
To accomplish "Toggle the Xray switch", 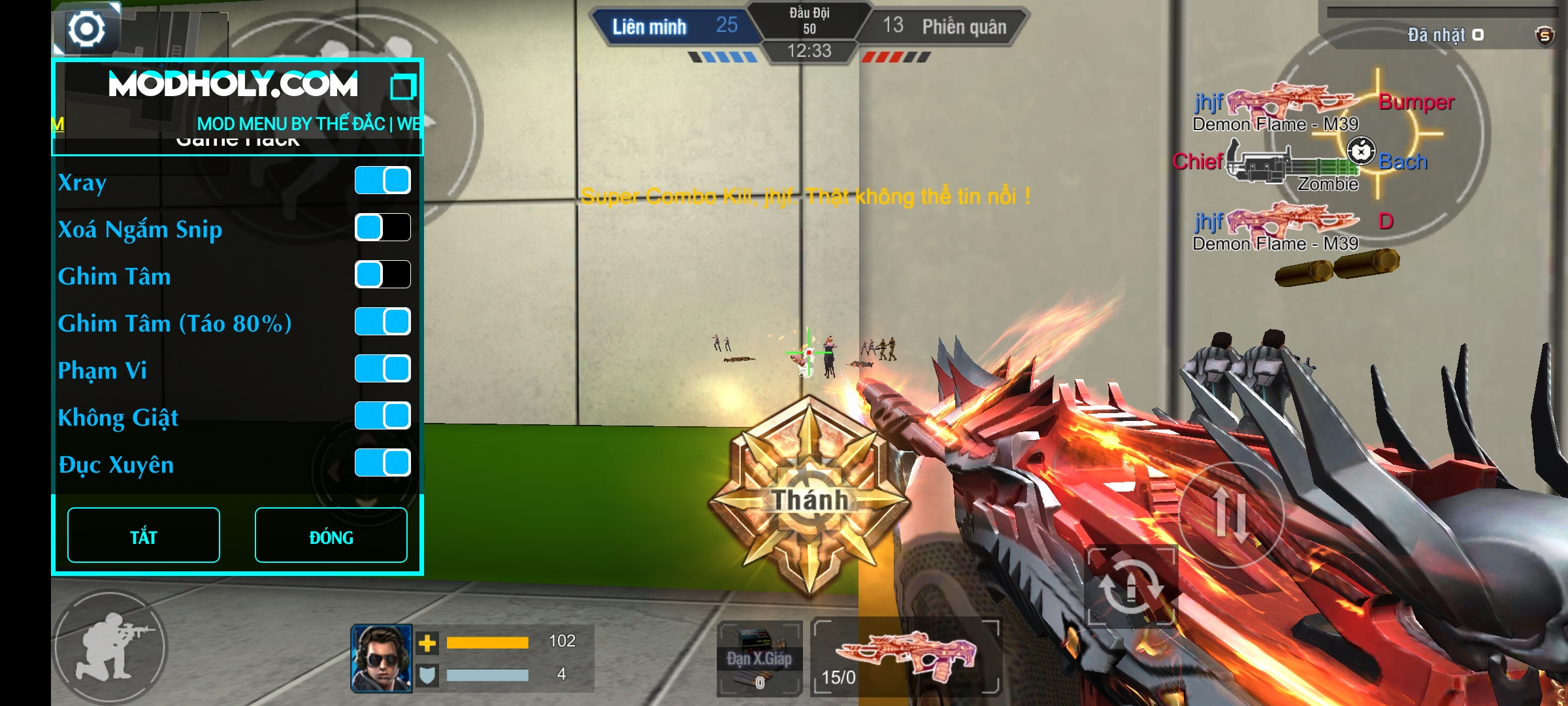I will point(382,180).
